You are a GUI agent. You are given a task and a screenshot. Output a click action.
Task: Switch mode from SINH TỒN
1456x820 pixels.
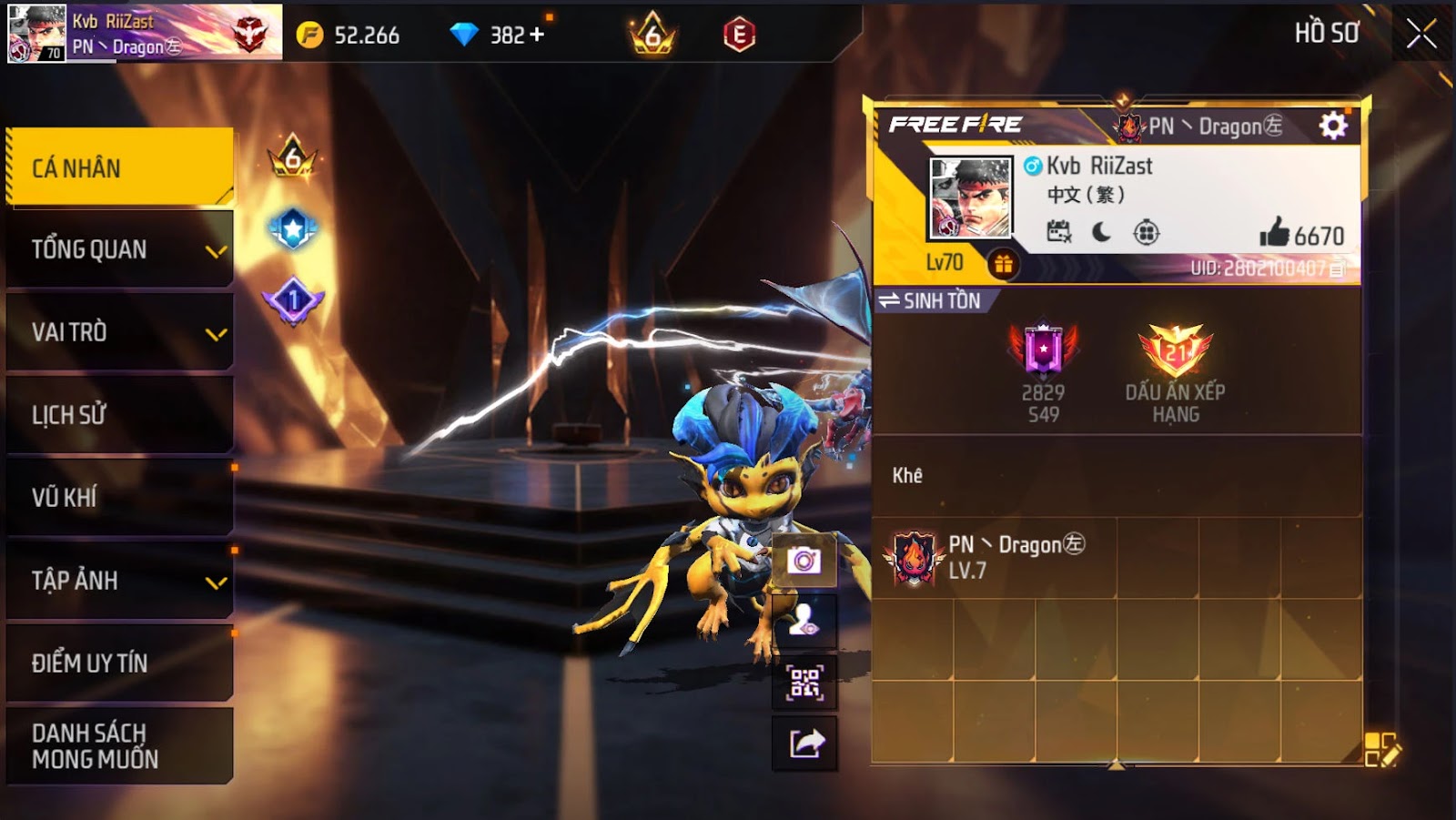(930, 300)
